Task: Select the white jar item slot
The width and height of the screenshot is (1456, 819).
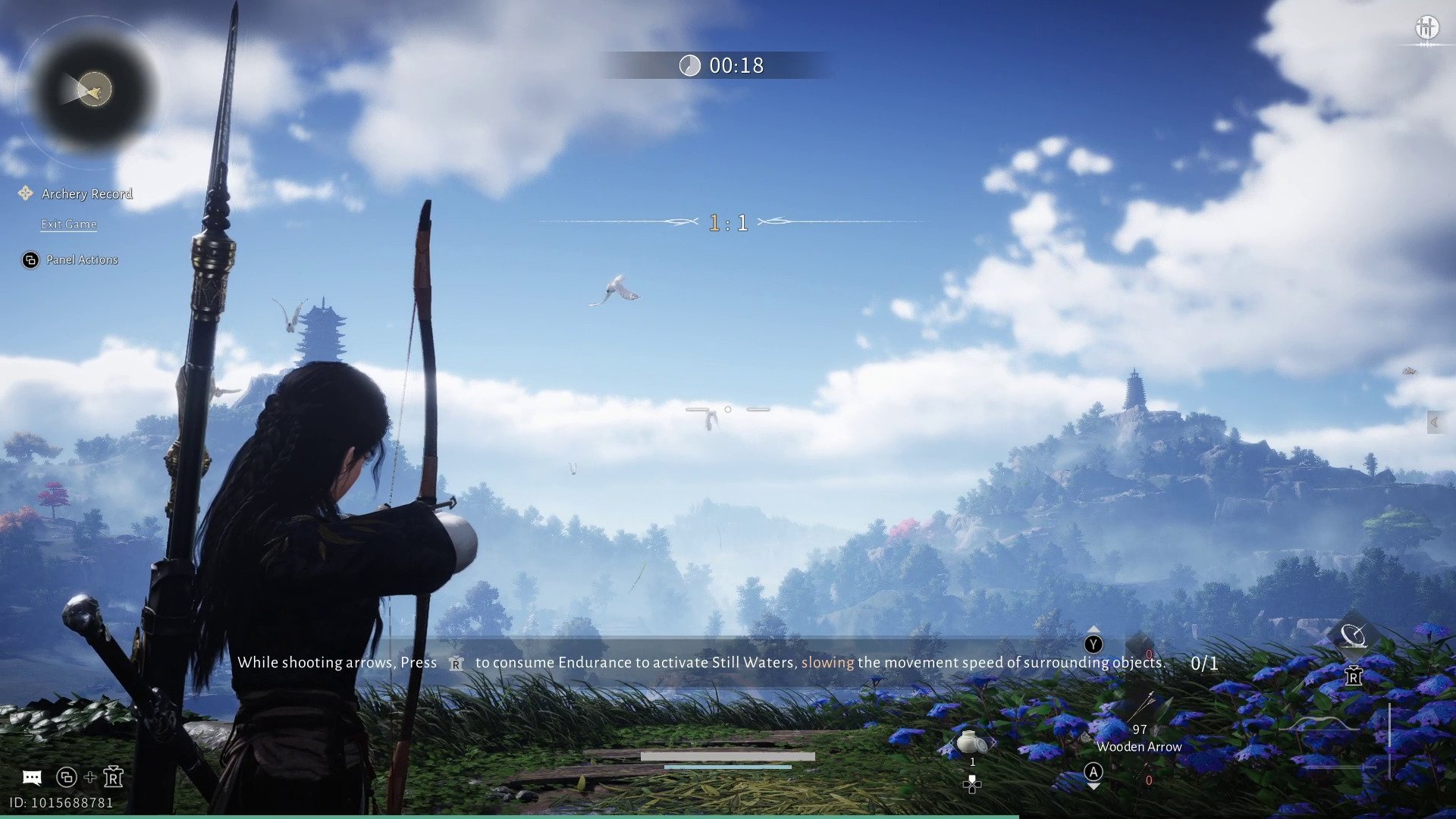Action: point(971,742)
